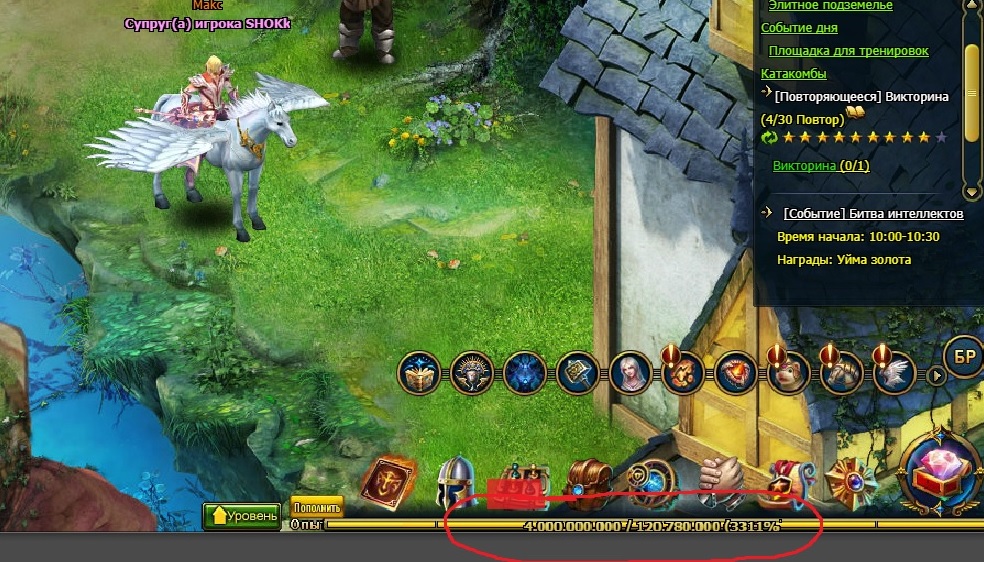Click the round БР button
This screenshot has height=562, width=984.
pyautogui.click(x=964, y=356)
